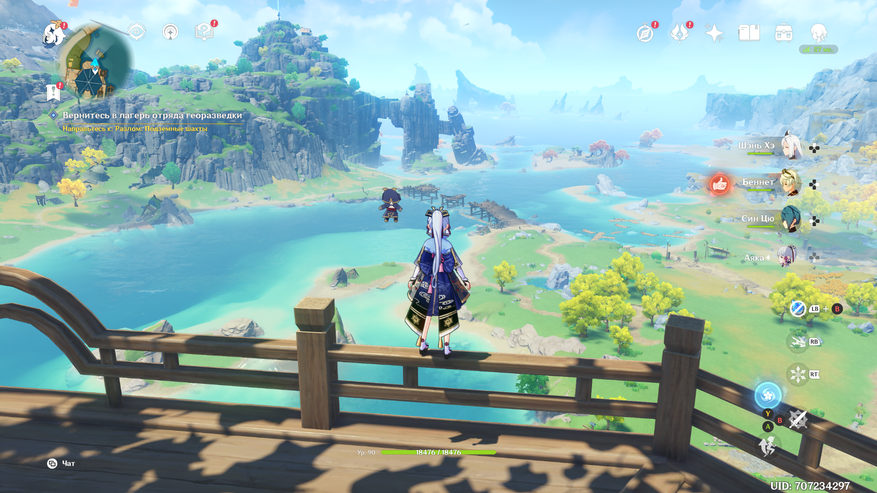The image size is (877, 493).
Task: Switch to party member Беннет
Action: 790,183
